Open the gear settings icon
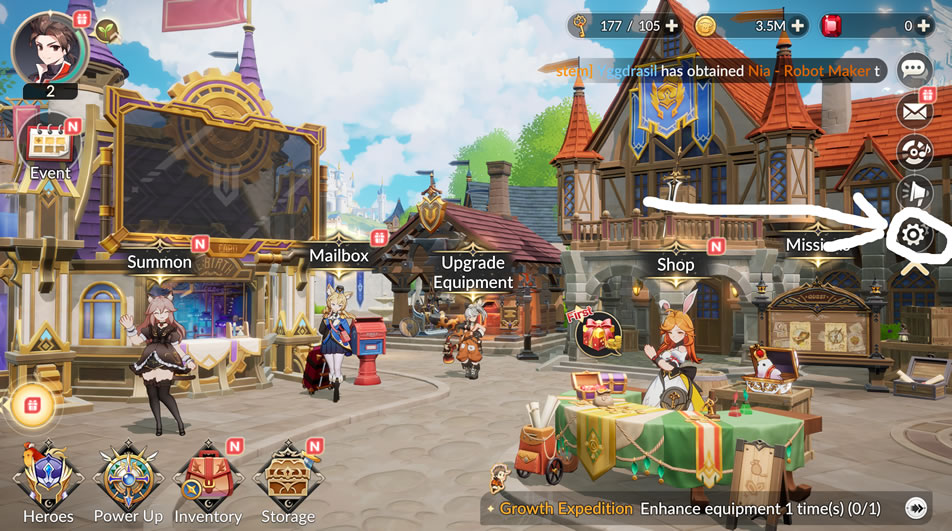 coord(912,235)
